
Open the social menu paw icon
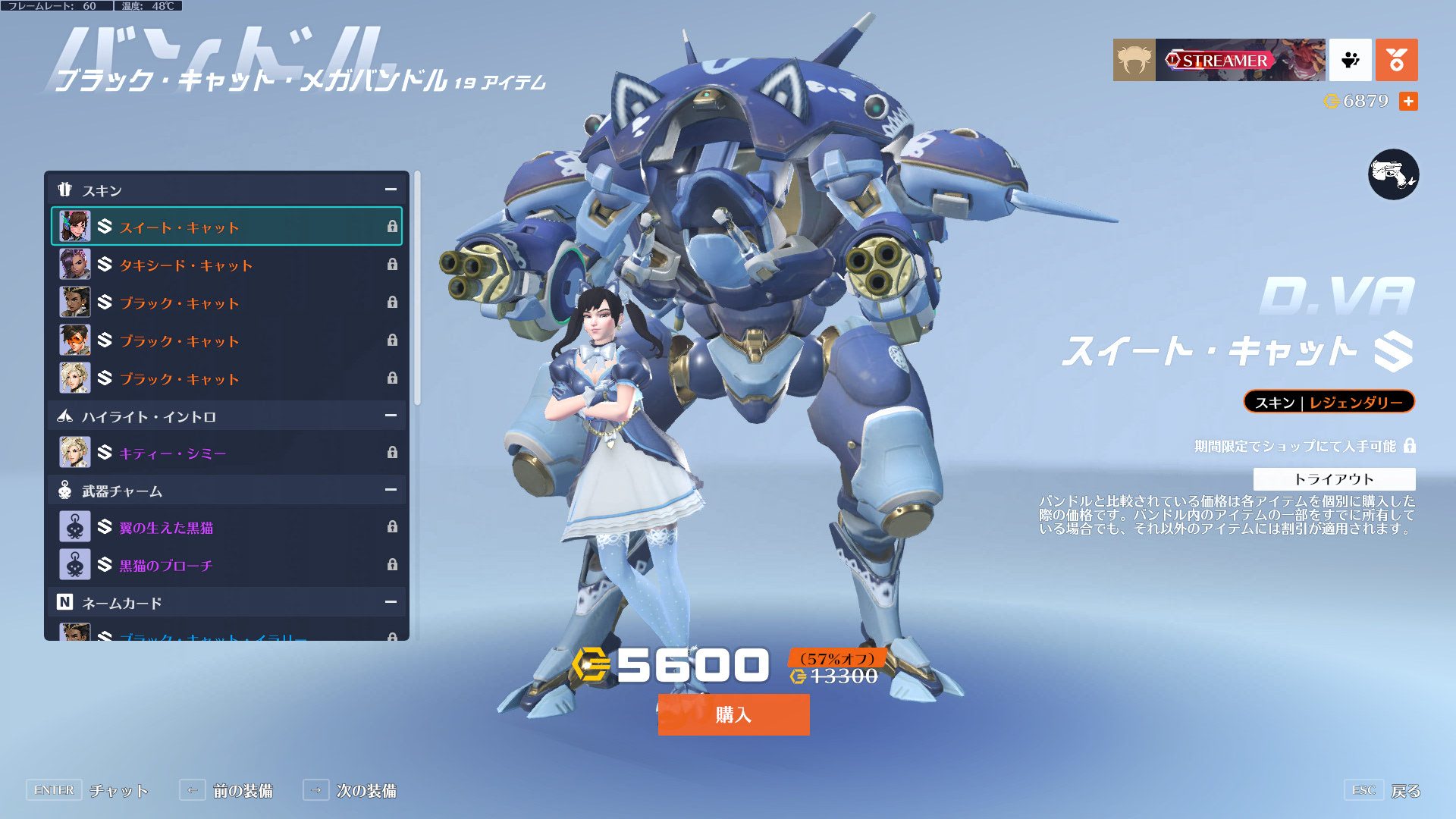(1350, 60)
